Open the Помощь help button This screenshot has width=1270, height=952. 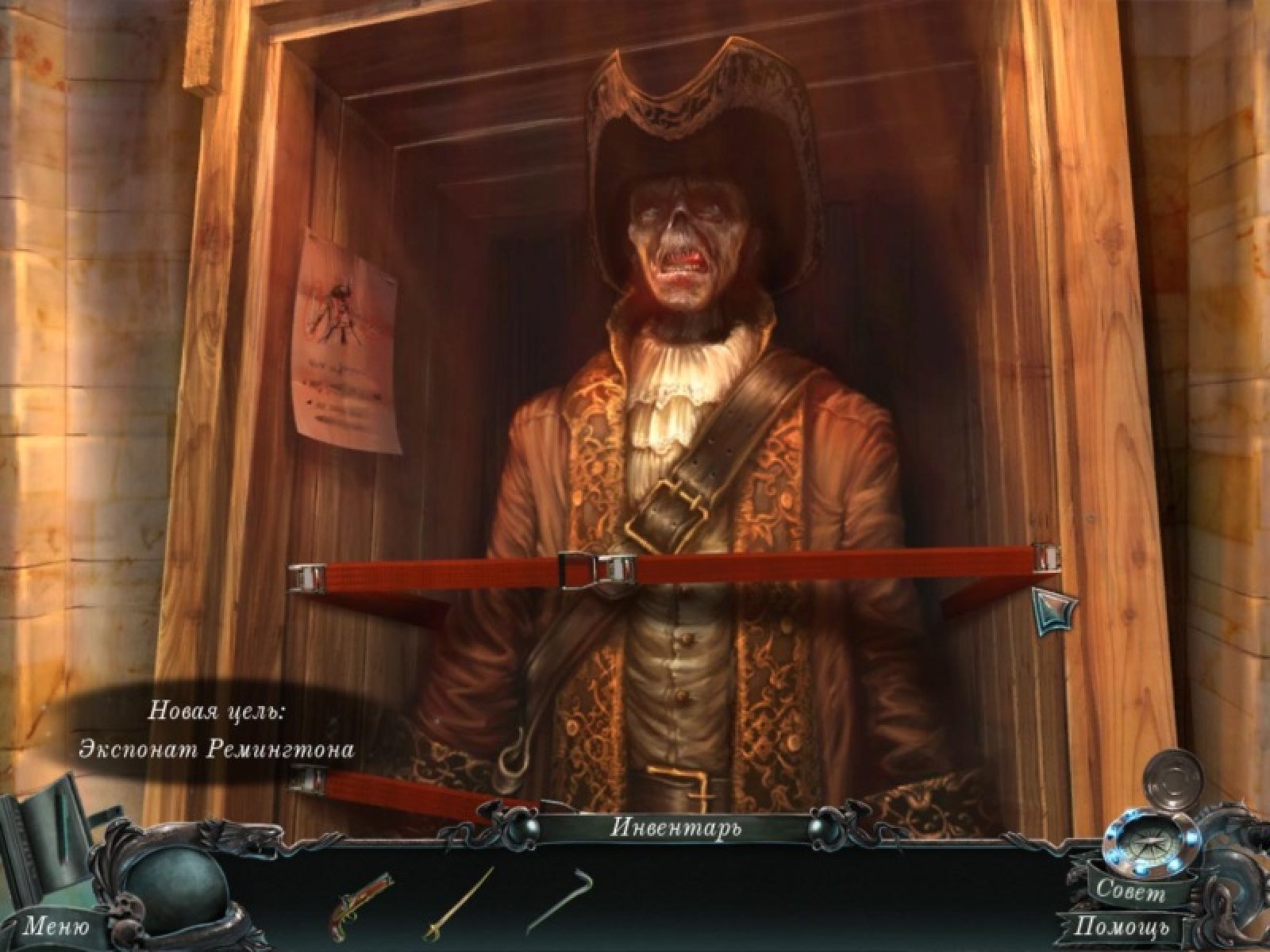(1121, 926)
